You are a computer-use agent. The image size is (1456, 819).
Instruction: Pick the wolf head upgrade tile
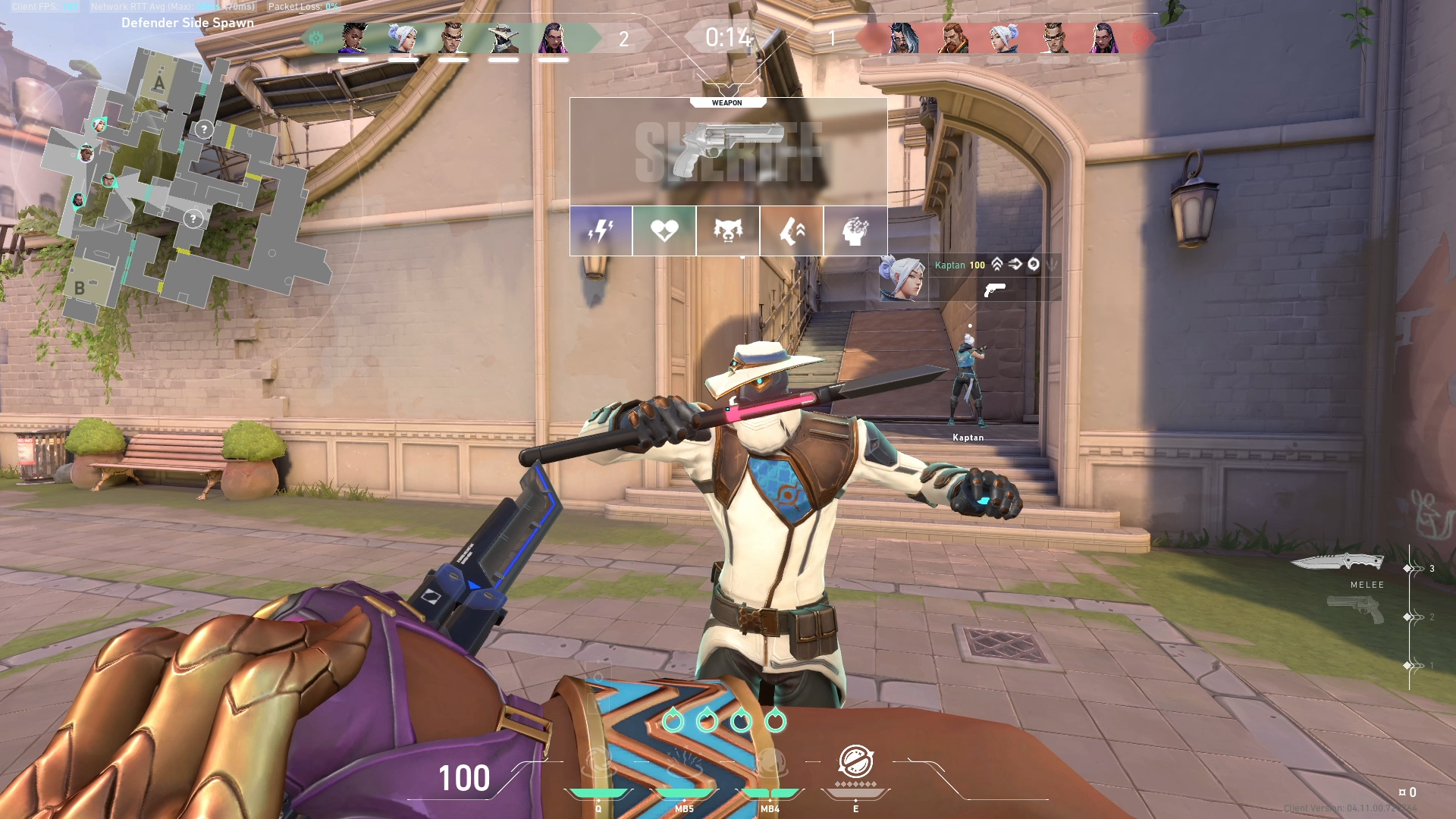coord(728,231)
